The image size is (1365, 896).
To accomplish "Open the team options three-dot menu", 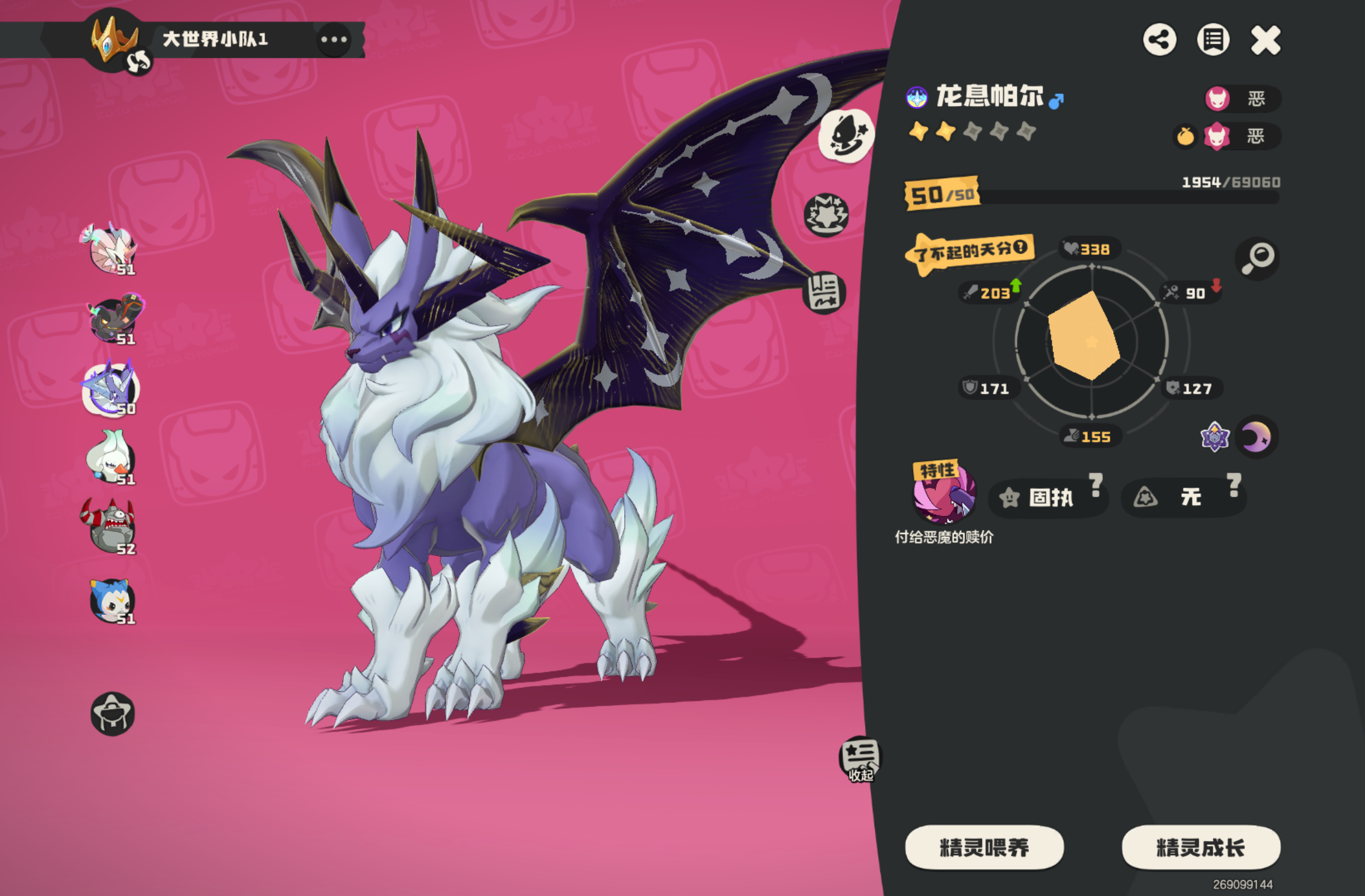I will [x=334, y=40].
